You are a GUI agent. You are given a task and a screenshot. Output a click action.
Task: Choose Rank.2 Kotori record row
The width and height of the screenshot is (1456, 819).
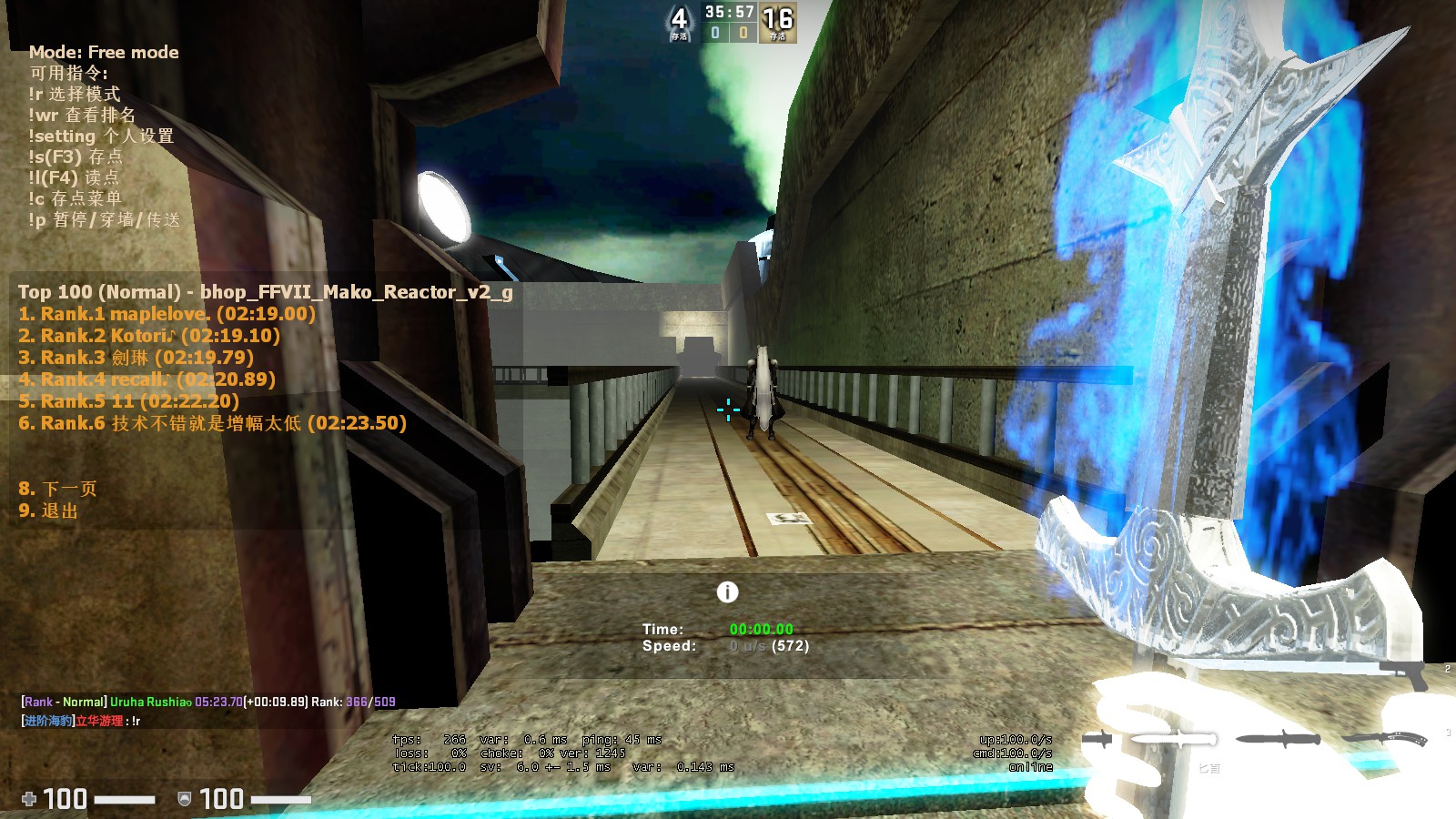pyautogui.click(x=149, y=336)
